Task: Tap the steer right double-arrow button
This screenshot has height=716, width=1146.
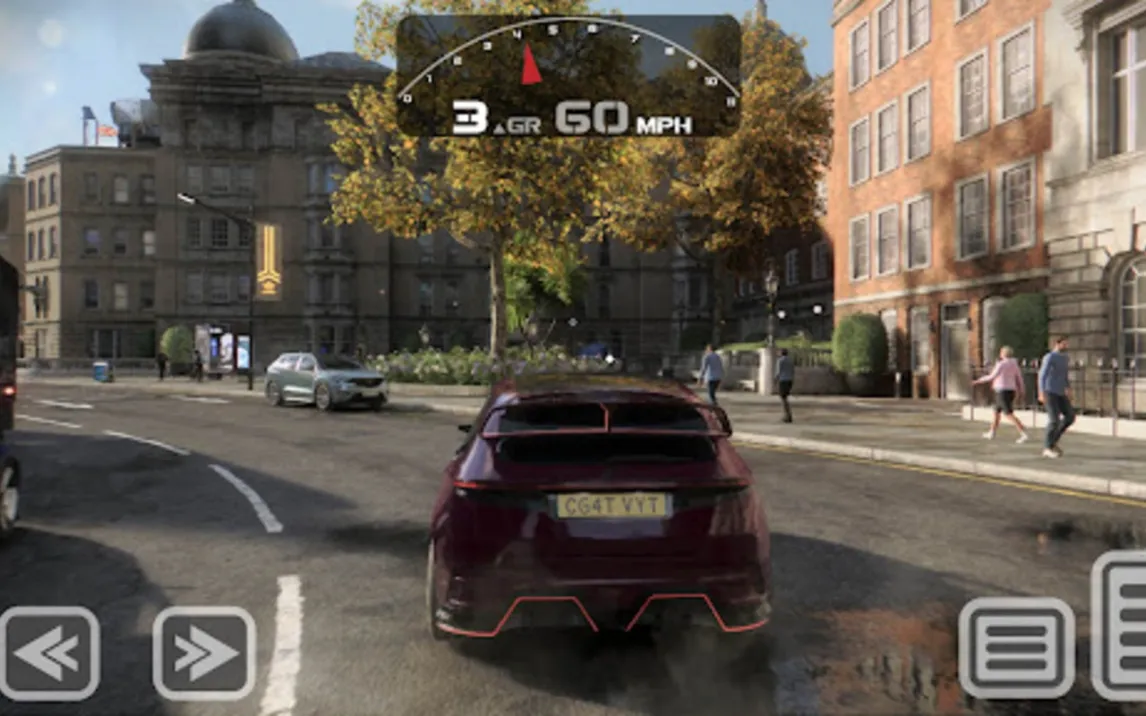Action: pyautogui.click(x=204, y=653)
